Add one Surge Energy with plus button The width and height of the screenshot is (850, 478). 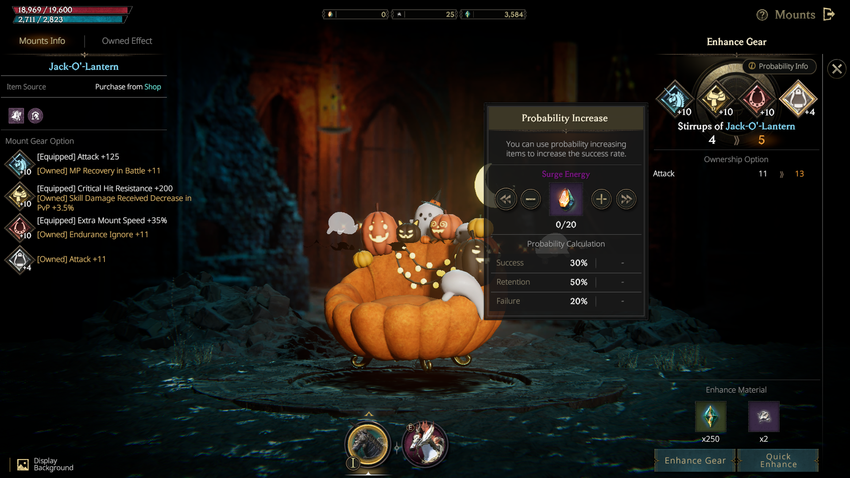point(601,199)
